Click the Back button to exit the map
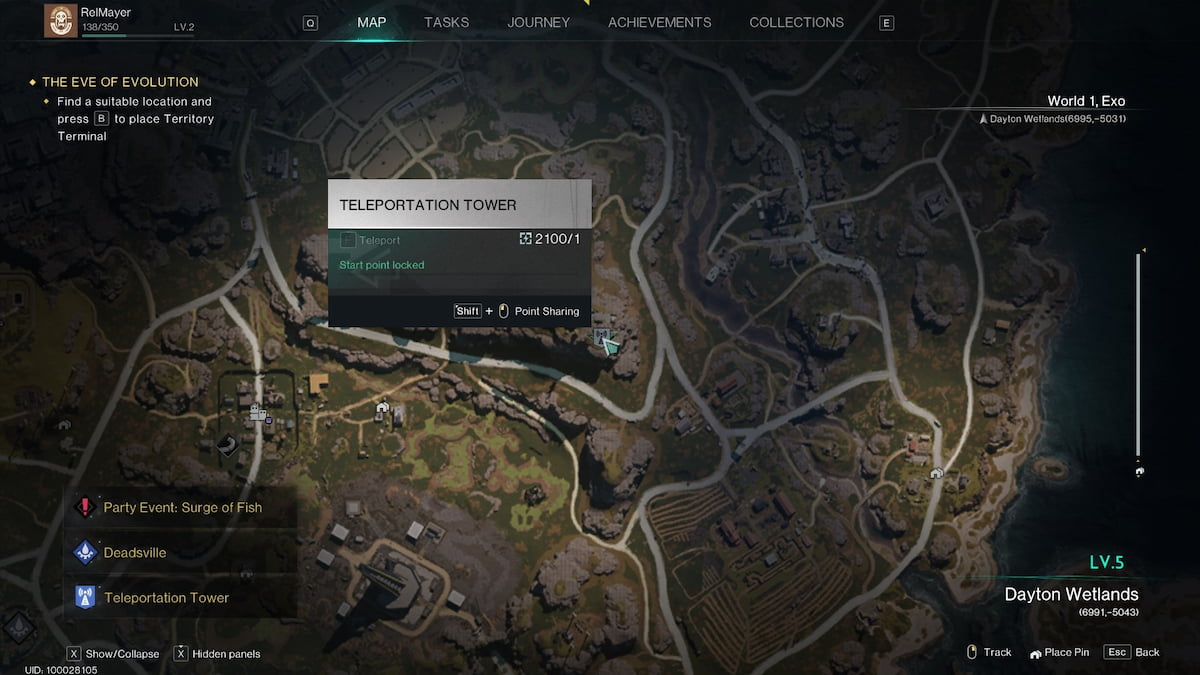Screen dimensions: 1200x675 point(1133,652)
